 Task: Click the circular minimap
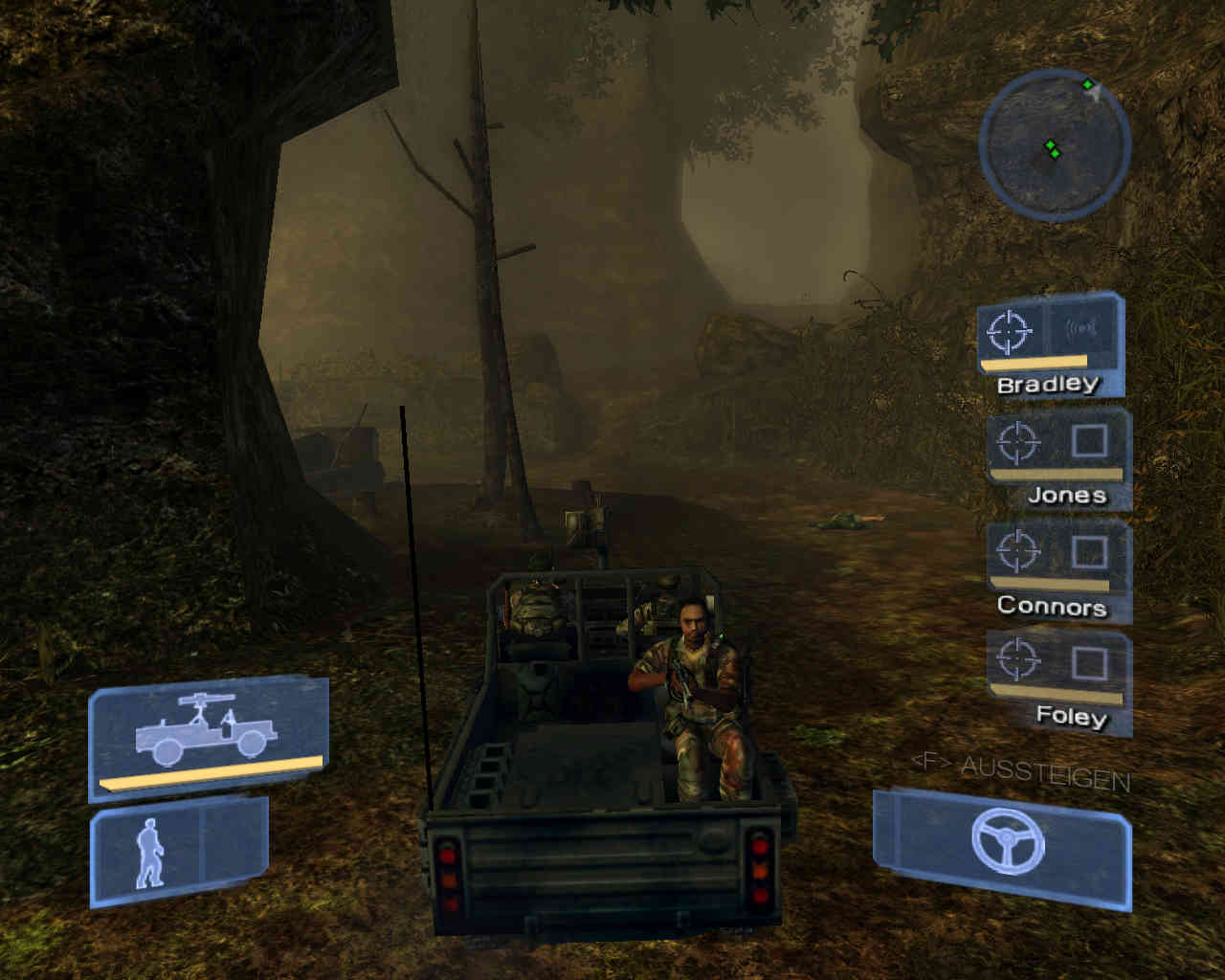[x=1054, y=145]
